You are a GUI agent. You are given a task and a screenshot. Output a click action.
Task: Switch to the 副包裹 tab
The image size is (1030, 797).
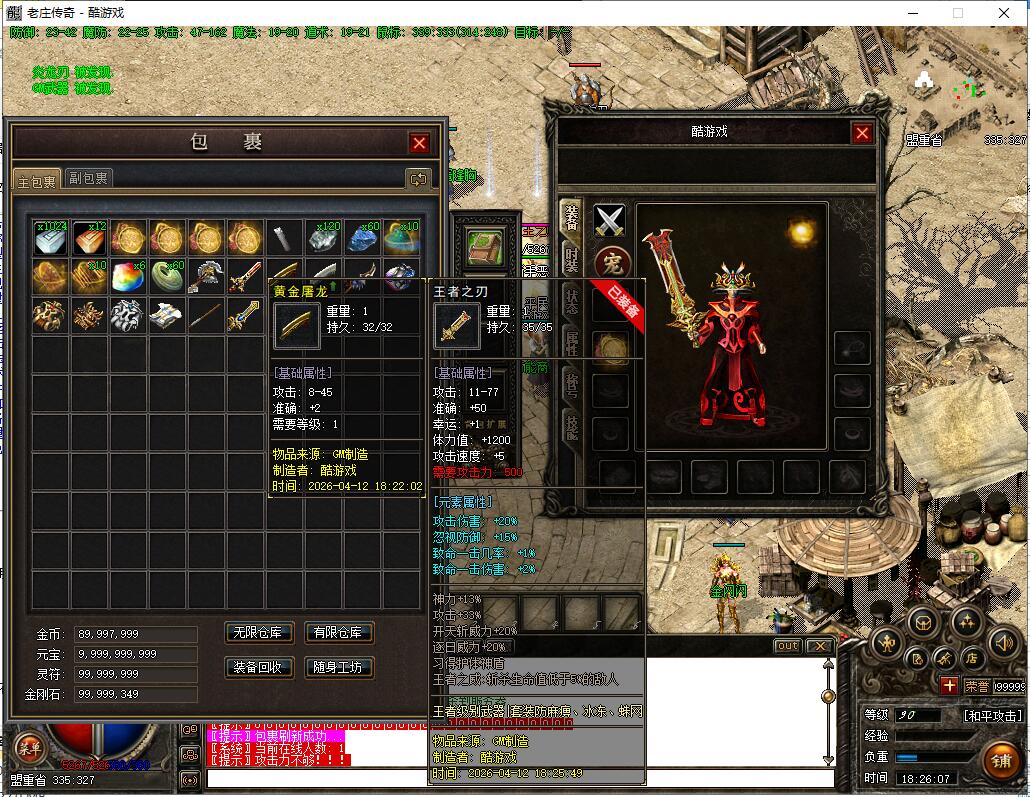88,178
